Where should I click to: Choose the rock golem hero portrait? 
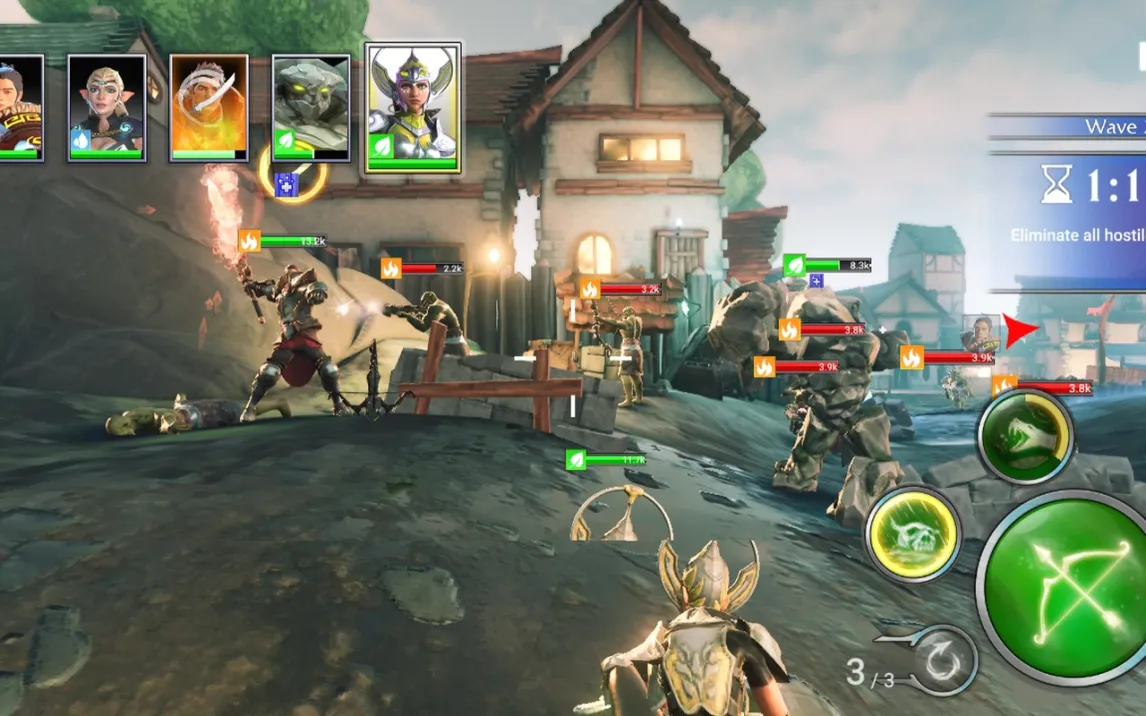[x=311, y=107]
